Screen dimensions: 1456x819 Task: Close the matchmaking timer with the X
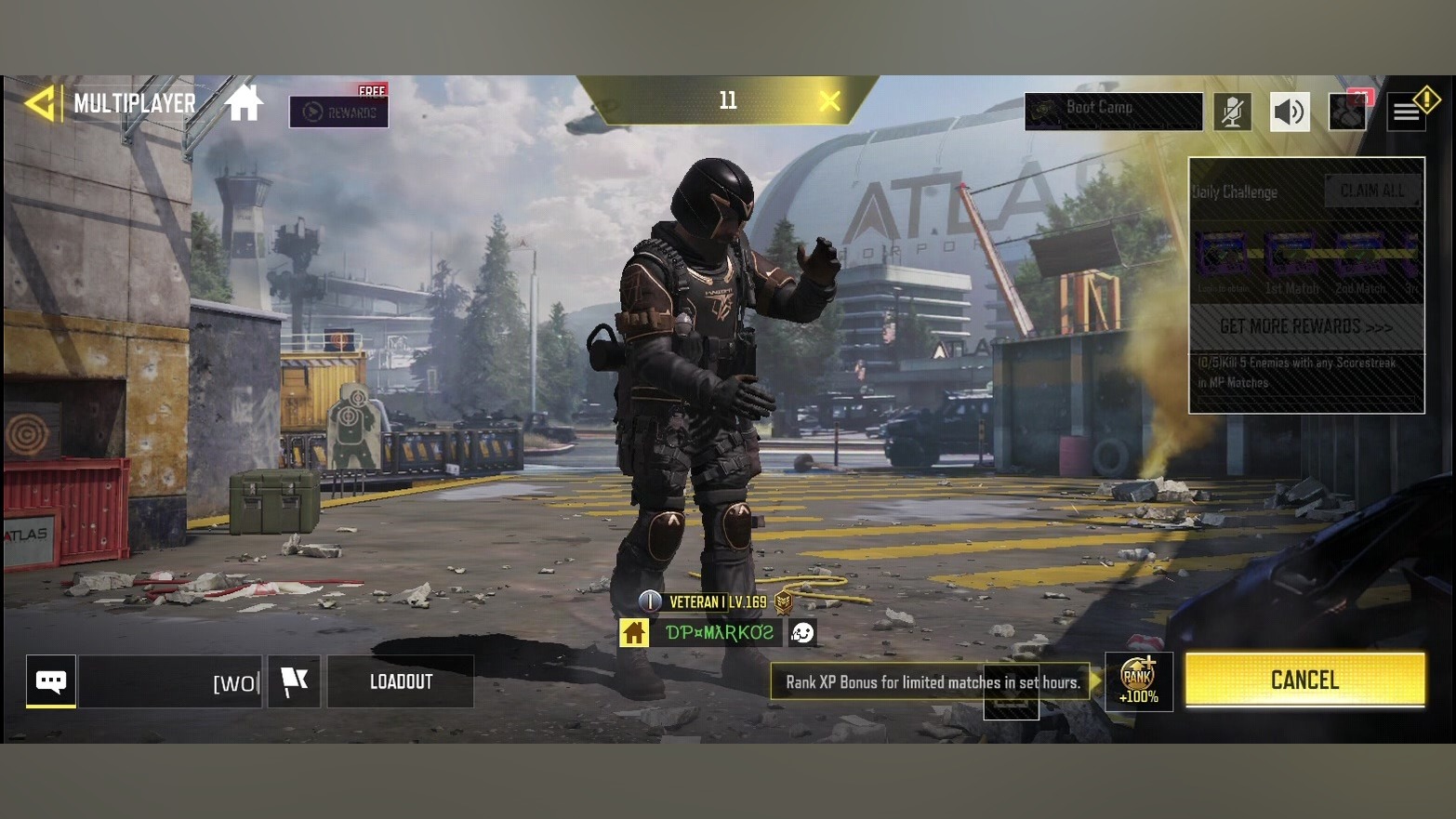click(x=829, y=100)
